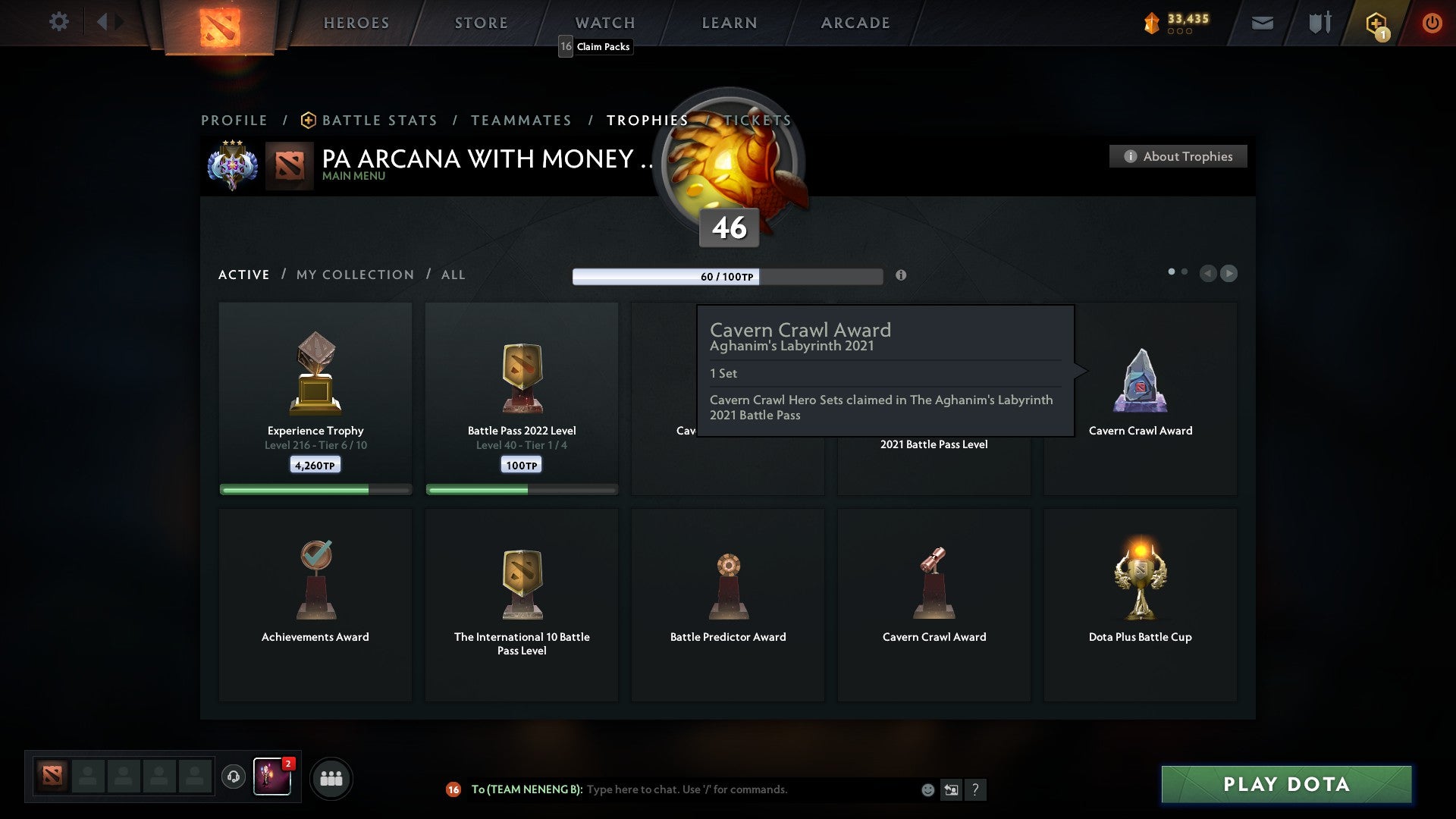The width and height of the screenshot is (1456, 819).
Task: Click the About Trophies button
Action: pyautogui.click(x=1178, y=156)
